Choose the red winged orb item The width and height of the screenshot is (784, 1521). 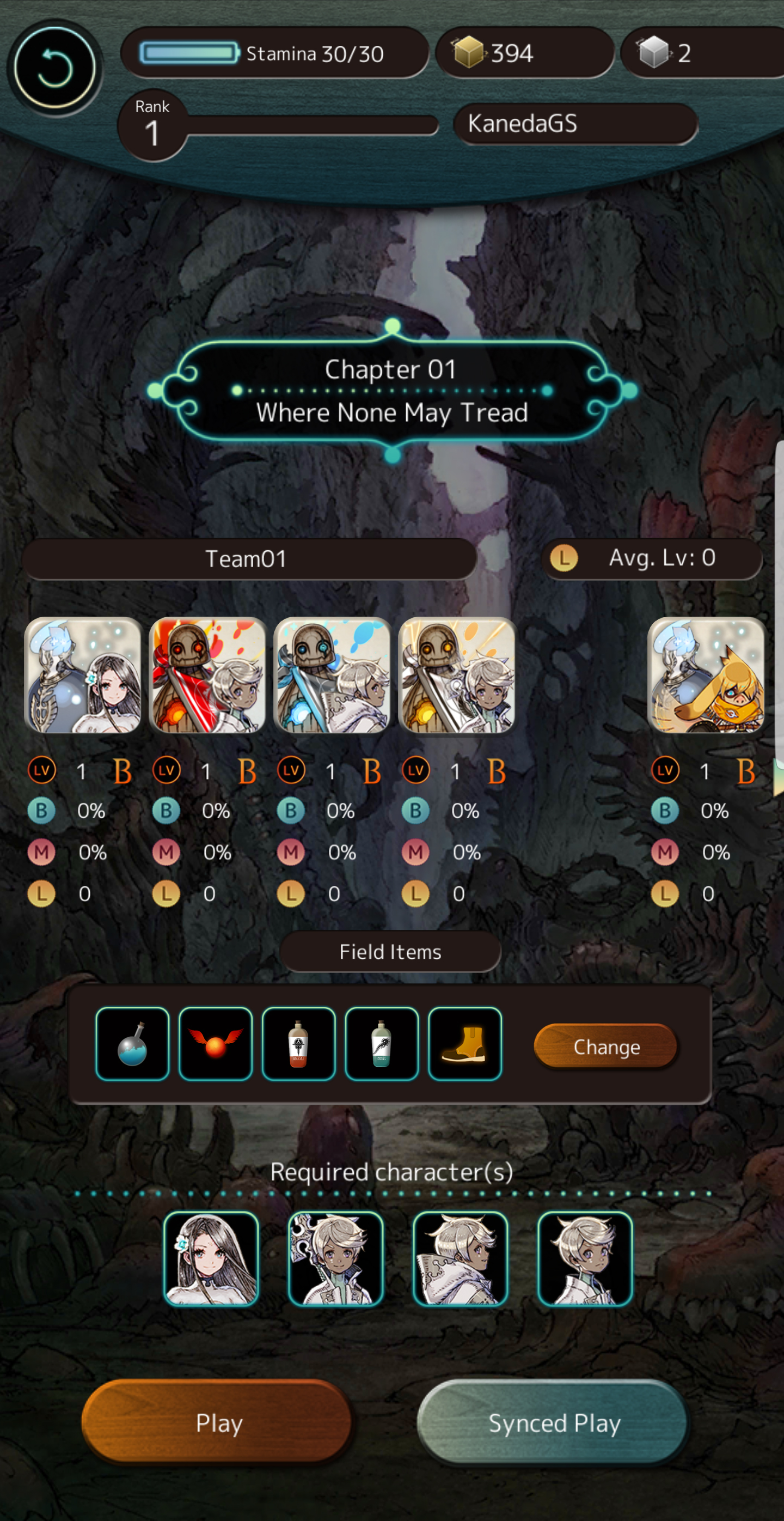click(x=215, y=1044)
